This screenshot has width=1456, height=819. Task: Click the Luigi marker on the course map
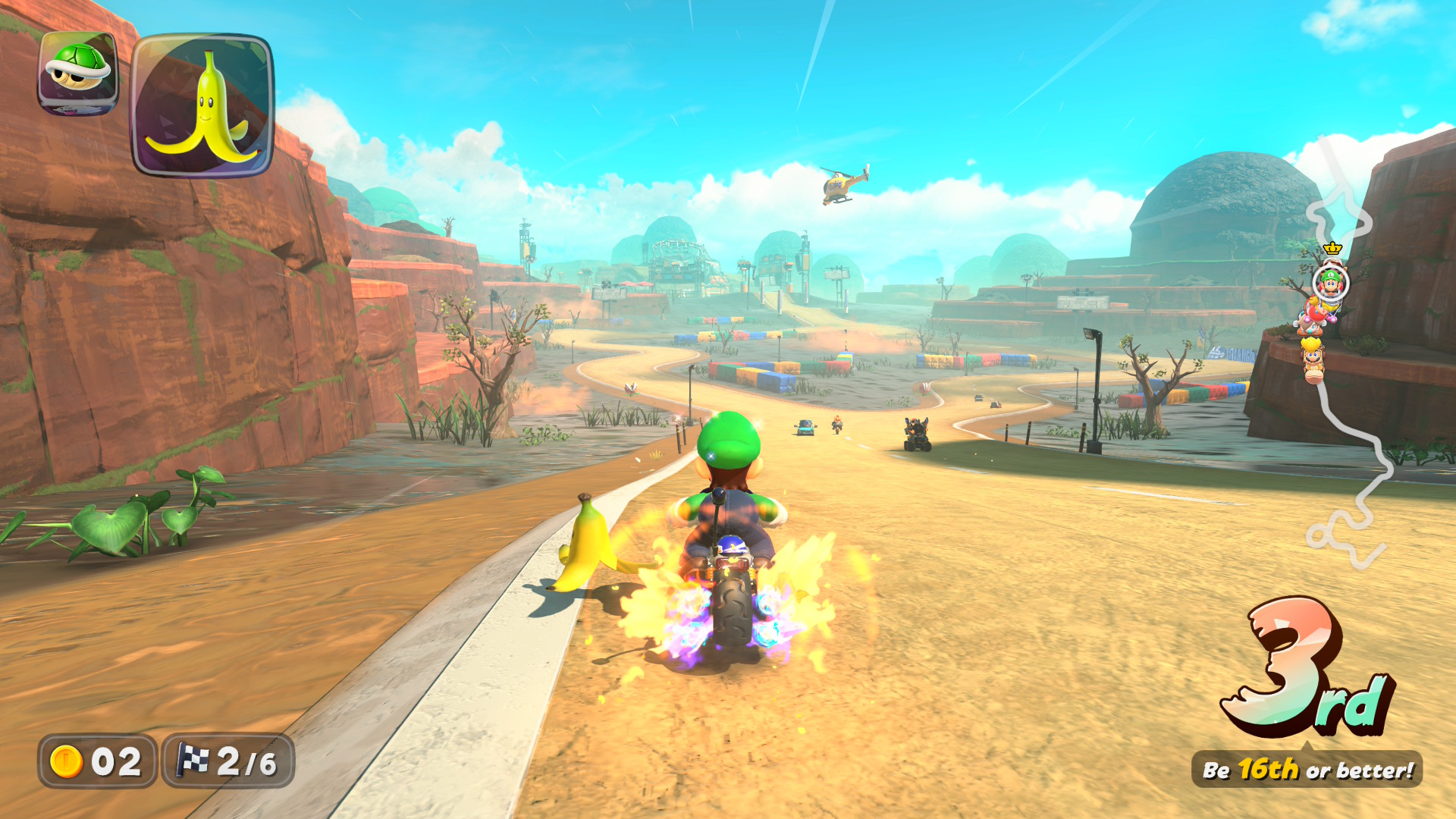[x=1330, y=283]
